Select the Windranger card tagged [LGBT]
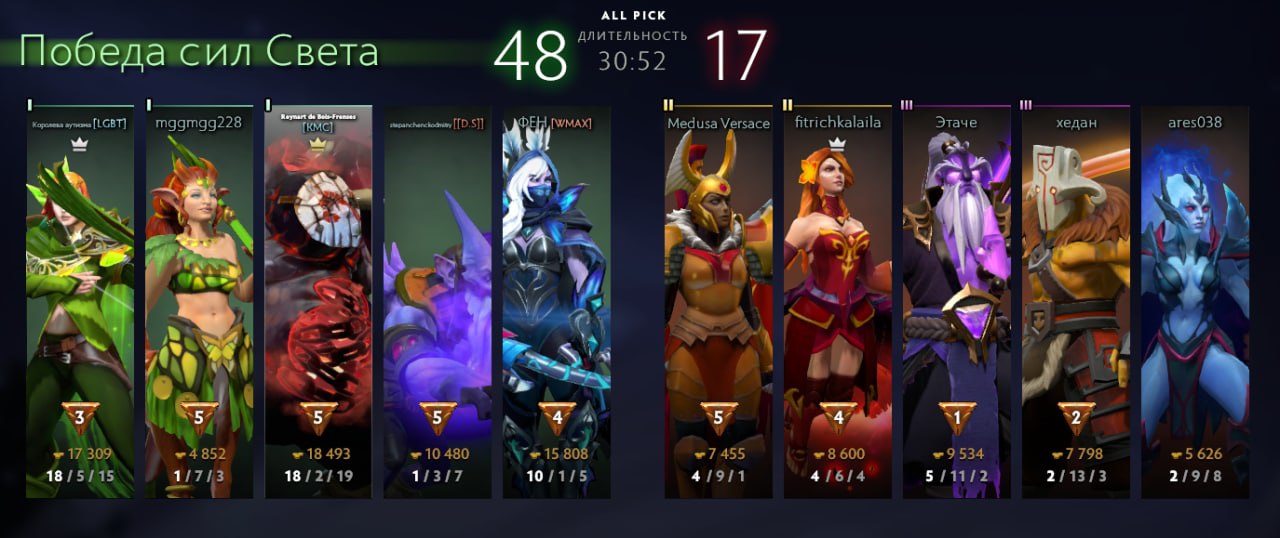Screen dimensions: 1280x538 tap(80, 300)
